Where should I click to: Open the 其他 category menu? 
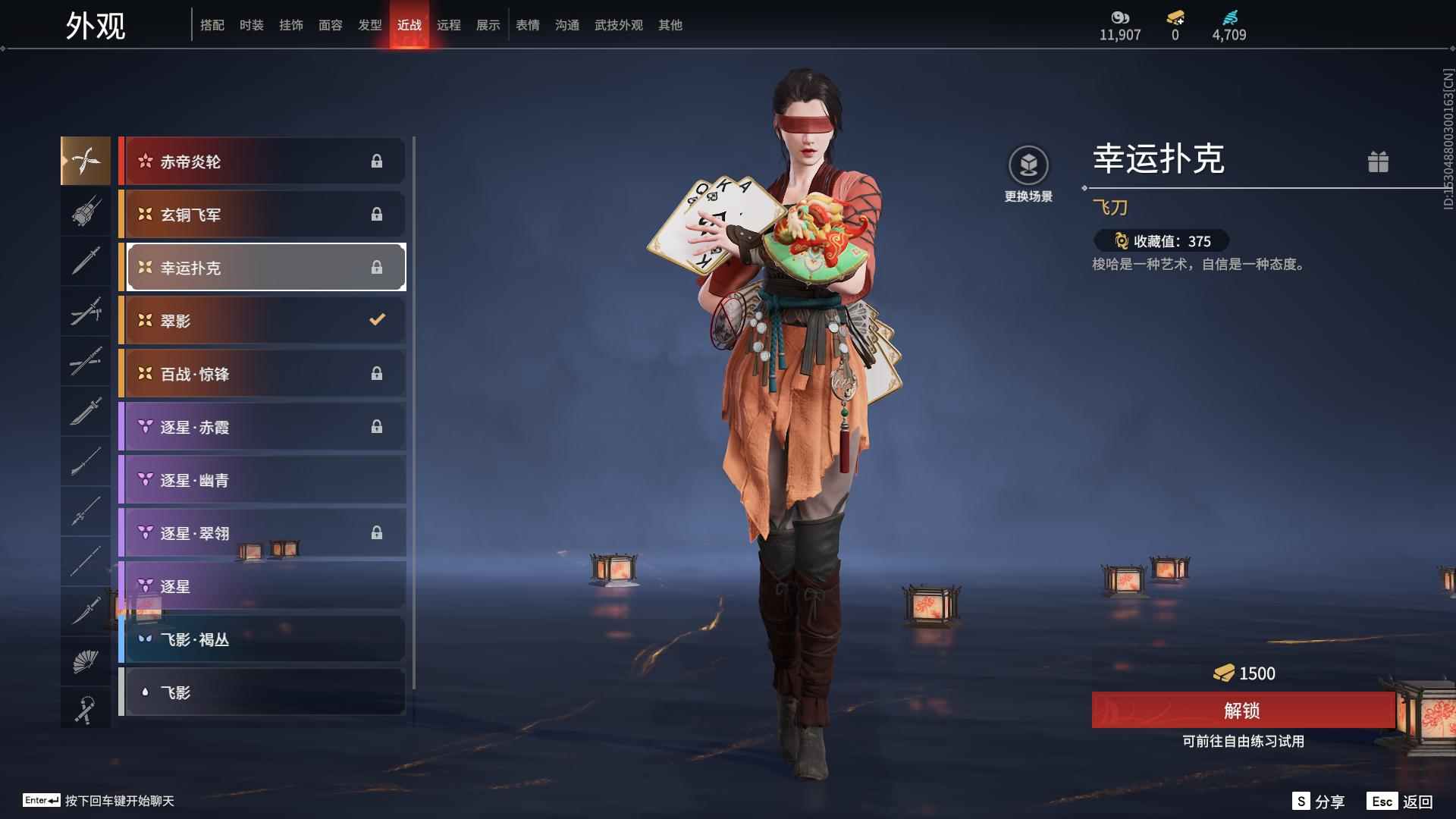pos(669,24)
